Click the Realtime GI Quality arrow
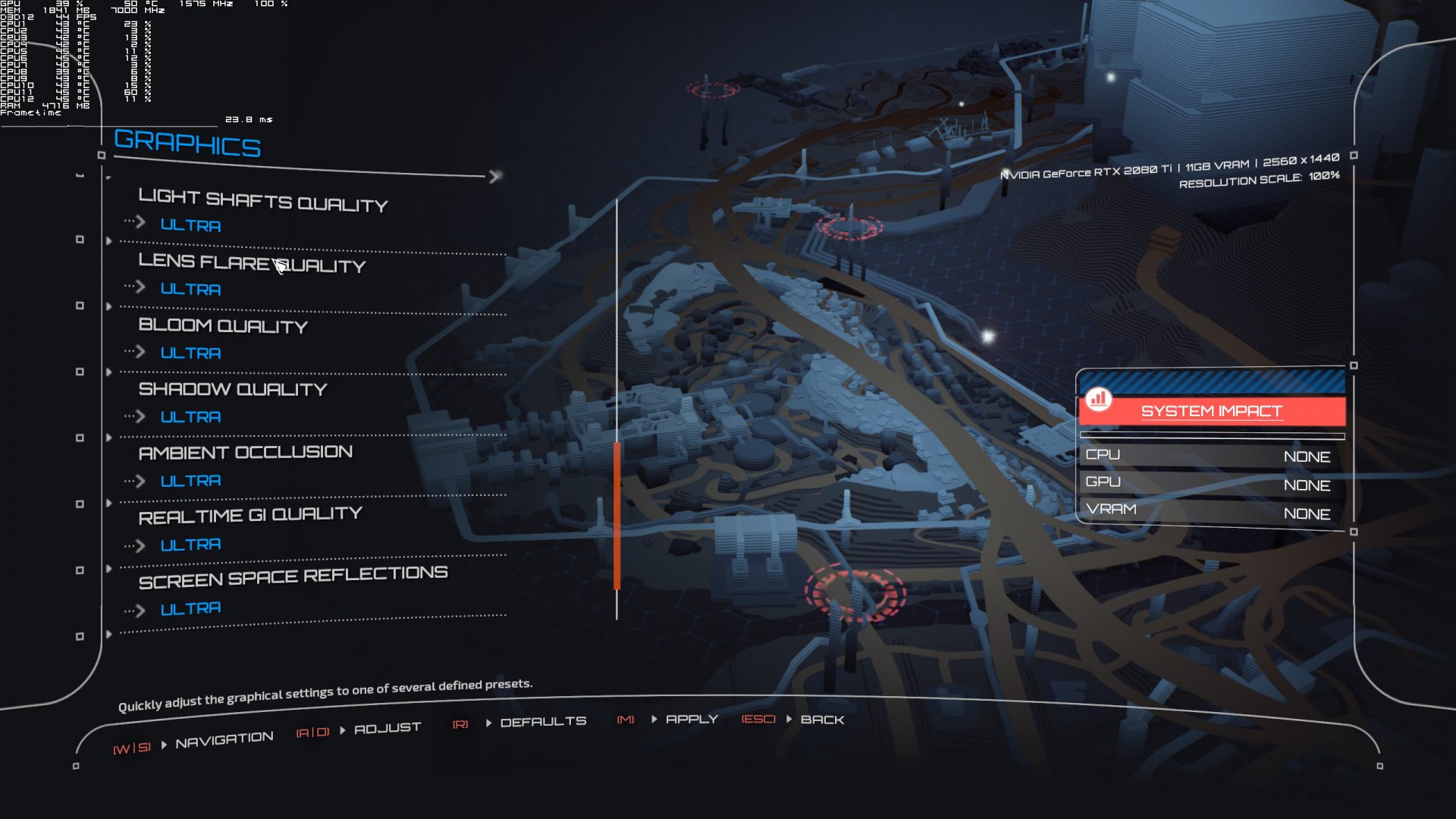This screenshot has width=1456, height=819. click(x=141, y=543)
